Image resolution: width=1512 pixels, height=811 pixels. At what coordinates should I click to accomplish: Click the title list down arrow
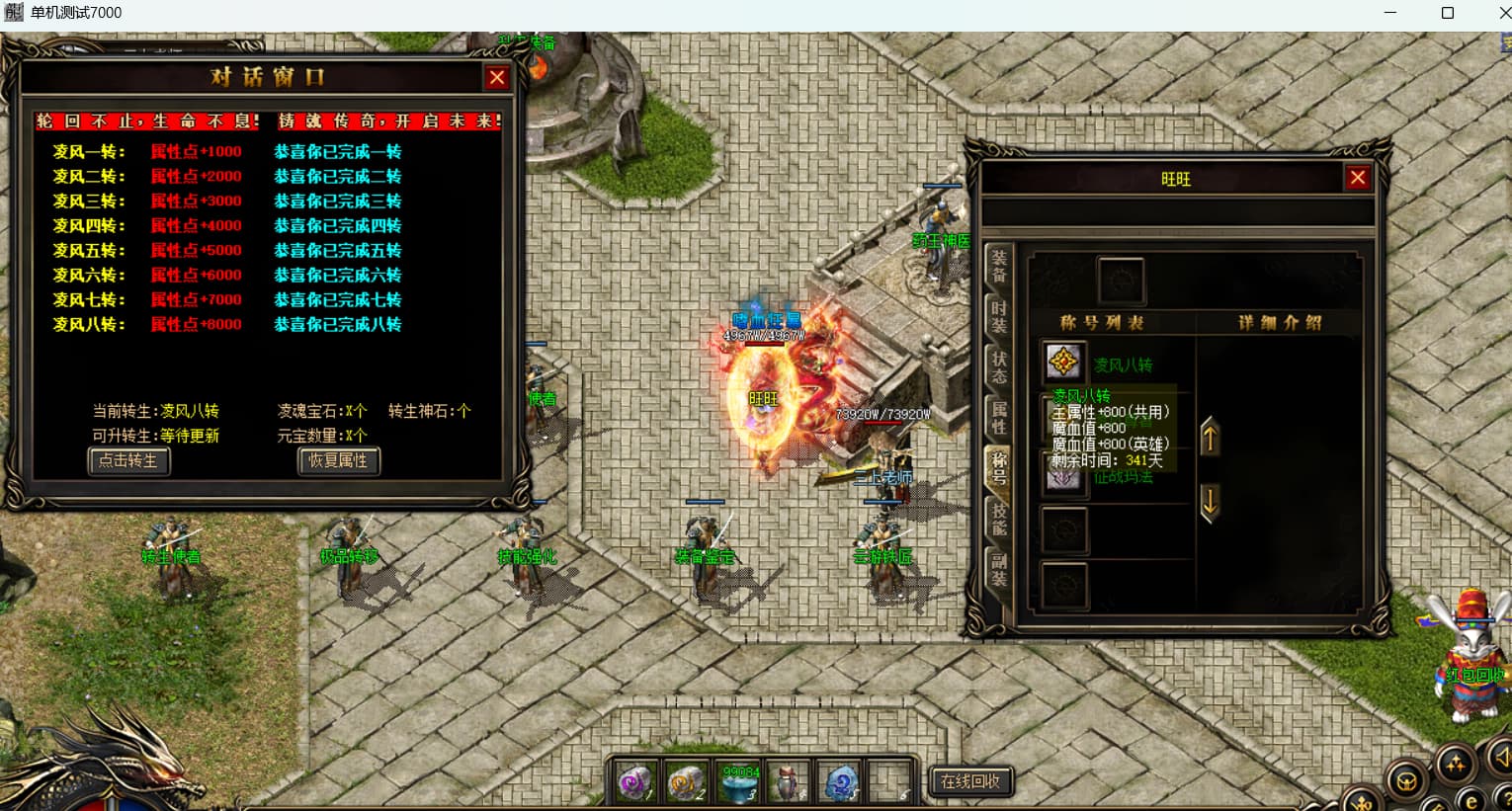1210,502
